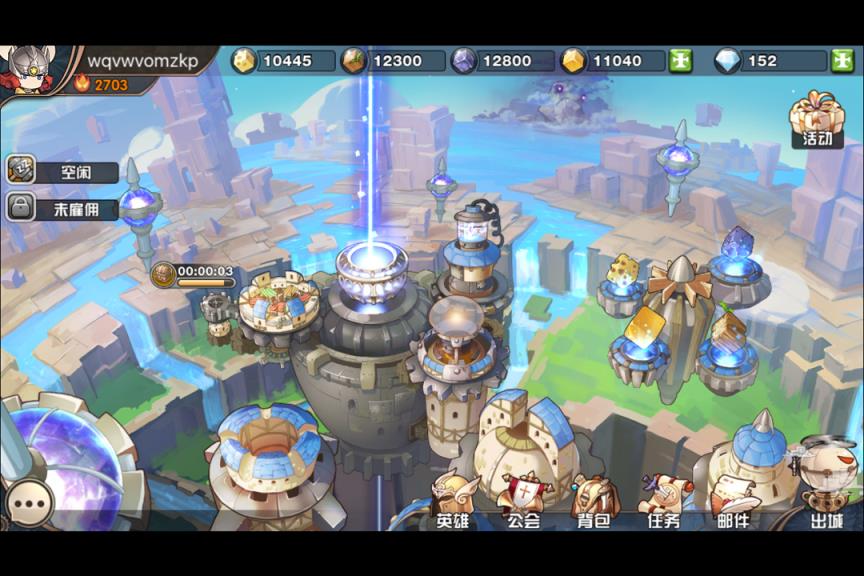864x576 pixels.
Task: Click the green plus beside 11040 gold
Action: click(681, 61)
